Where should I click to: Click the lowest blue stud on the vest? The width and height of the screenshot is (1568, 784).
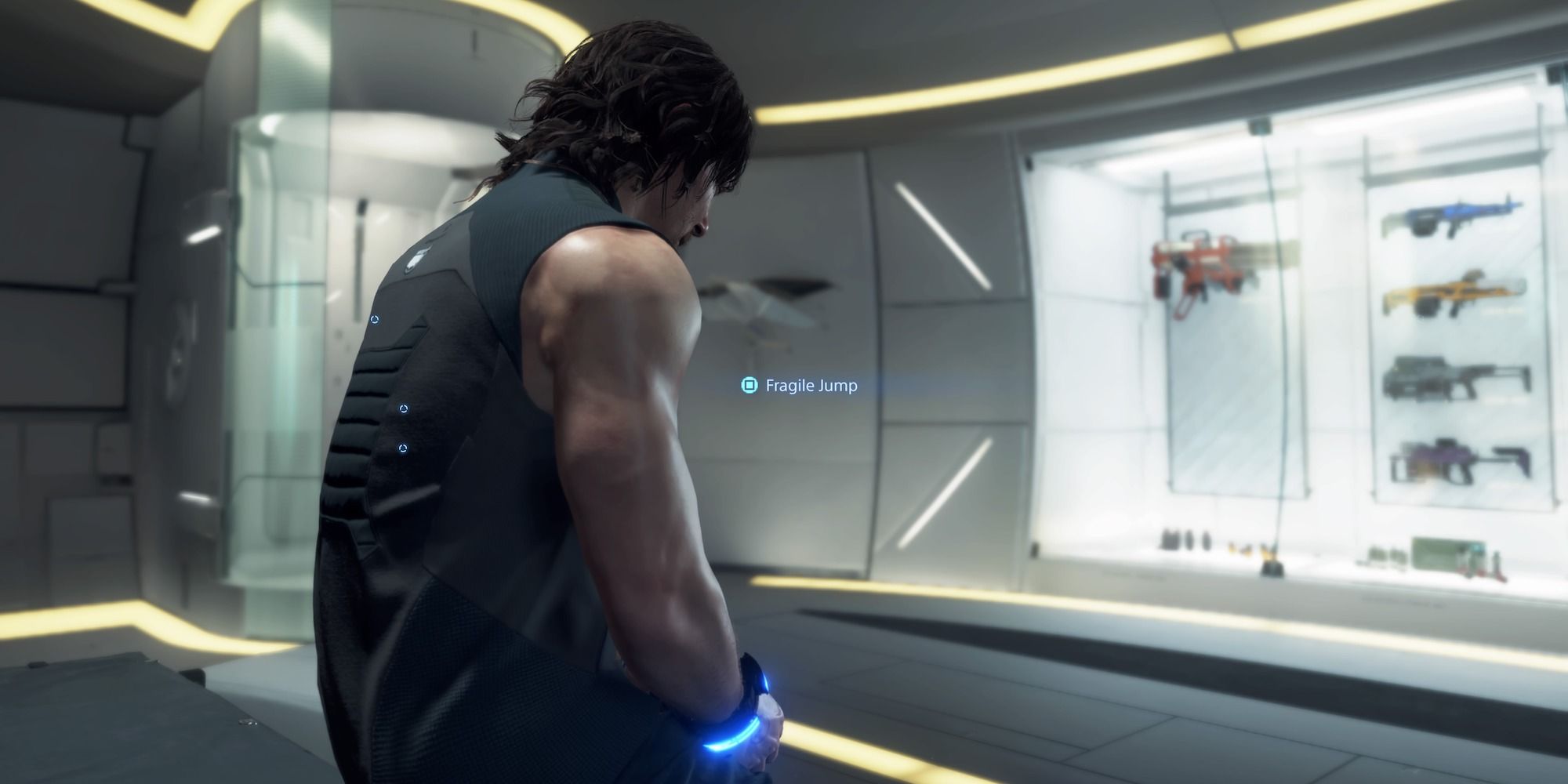click(403, 448)
